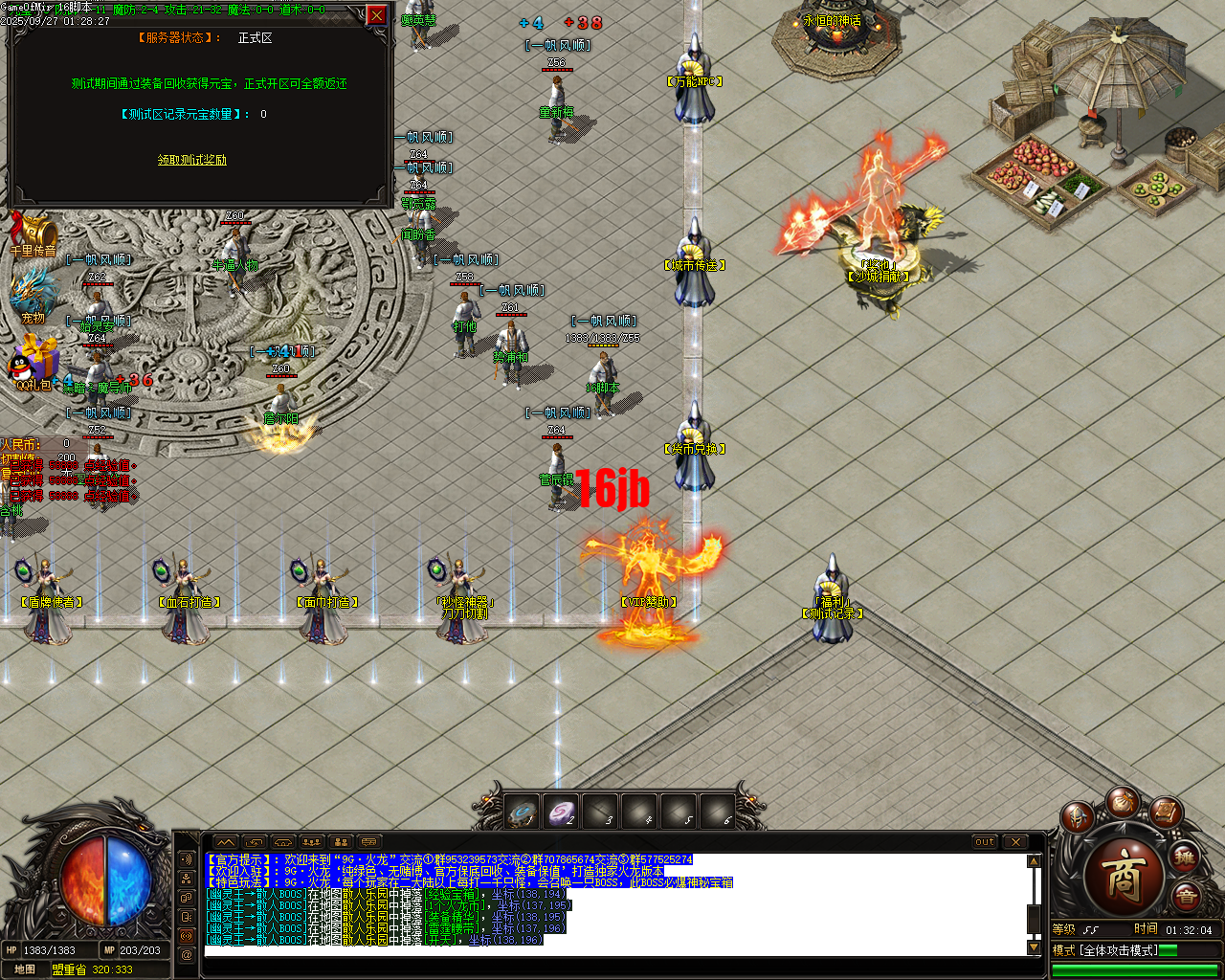
Task: Click the out button on the chat panel
Action: (985, 841)
